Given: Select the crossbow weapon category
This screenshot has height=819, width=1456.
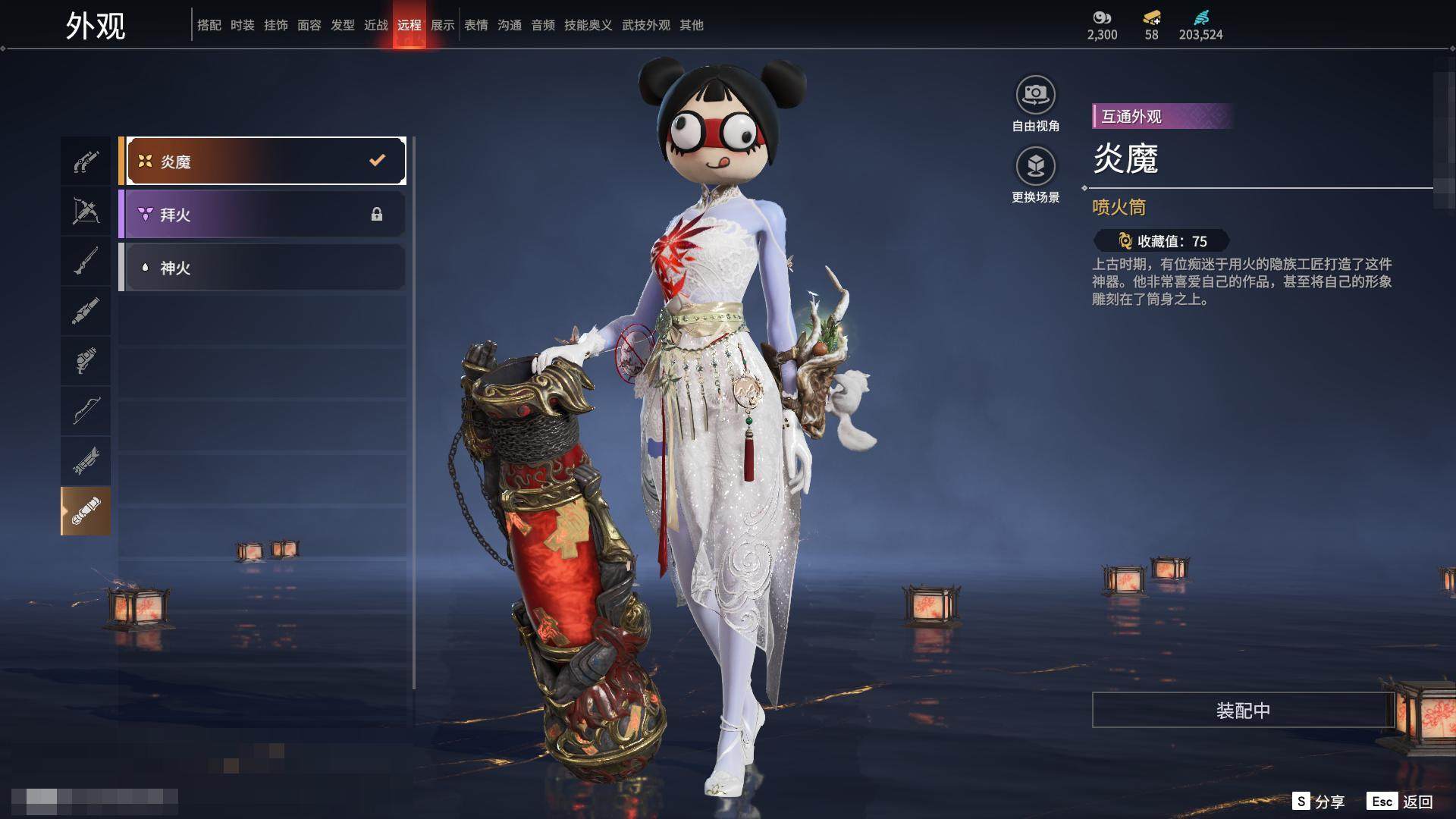Looking at the screenshot, I should coord(86,211).
